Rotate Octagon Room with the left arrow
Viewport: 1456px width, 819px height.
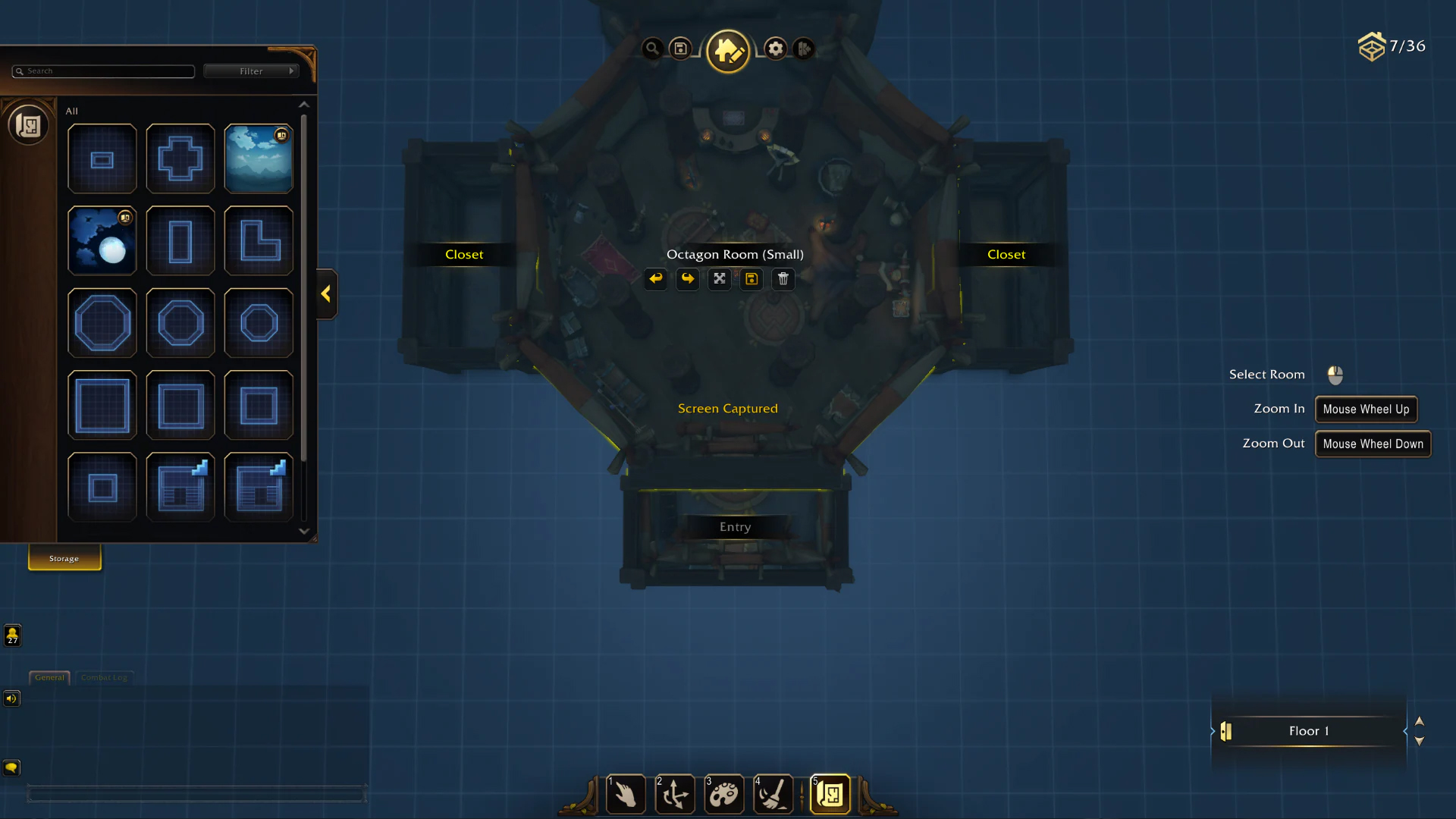(656, 279)
